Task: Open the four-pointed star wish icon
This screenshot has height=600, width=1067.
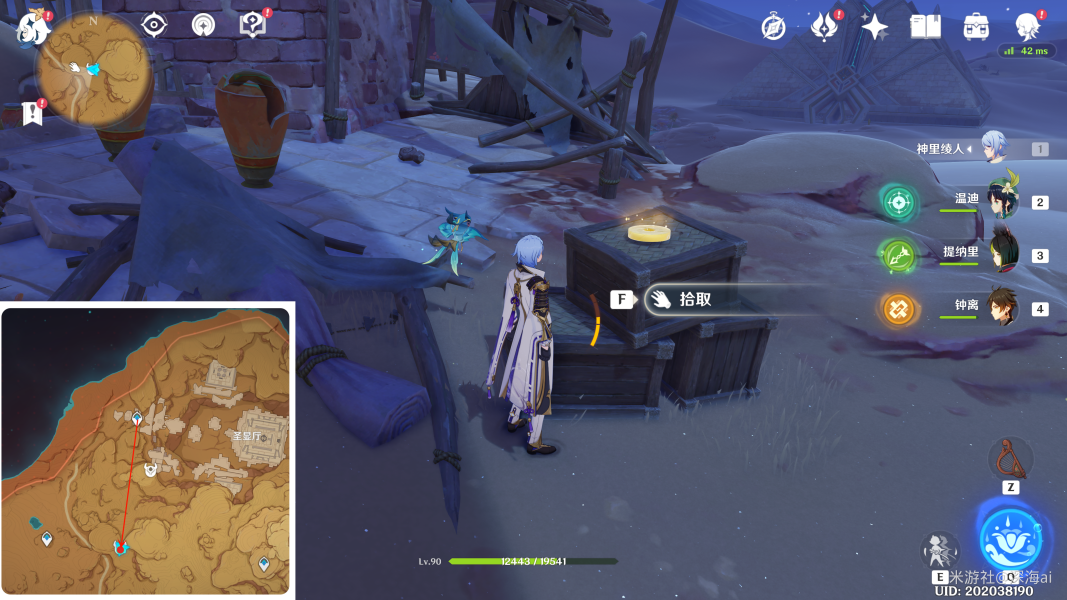Action: coord(875,27)
